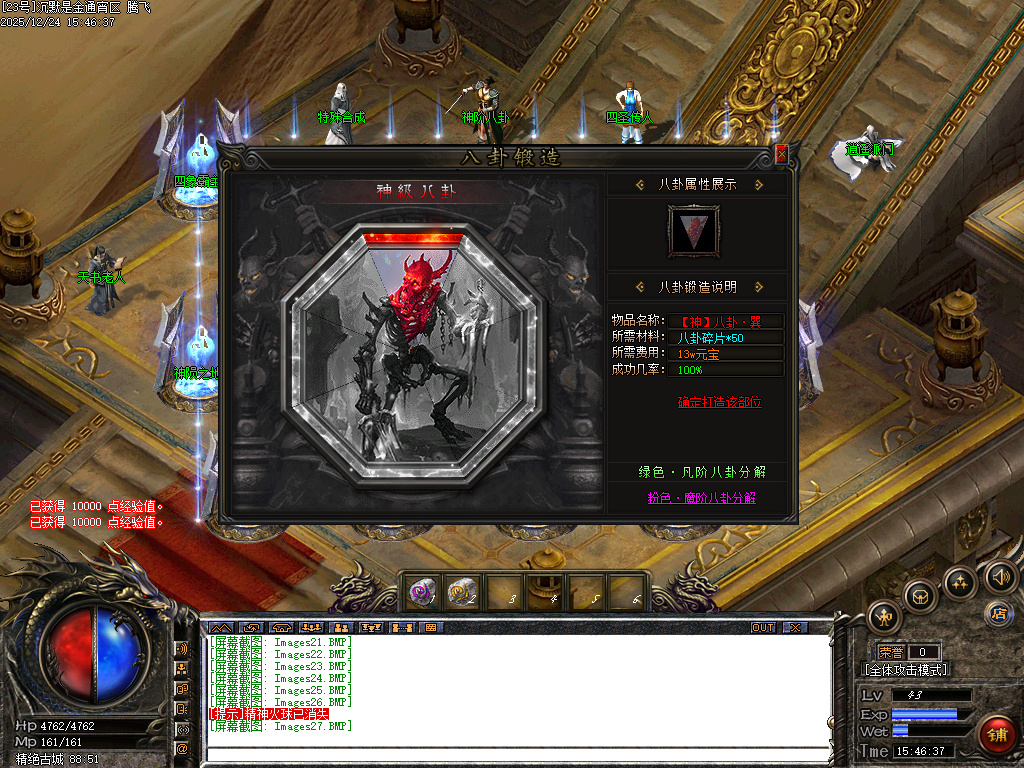This screenshot has width=1024, height=768.
Task: Open the stall with red 铺 button
Action: pos(996,735)
